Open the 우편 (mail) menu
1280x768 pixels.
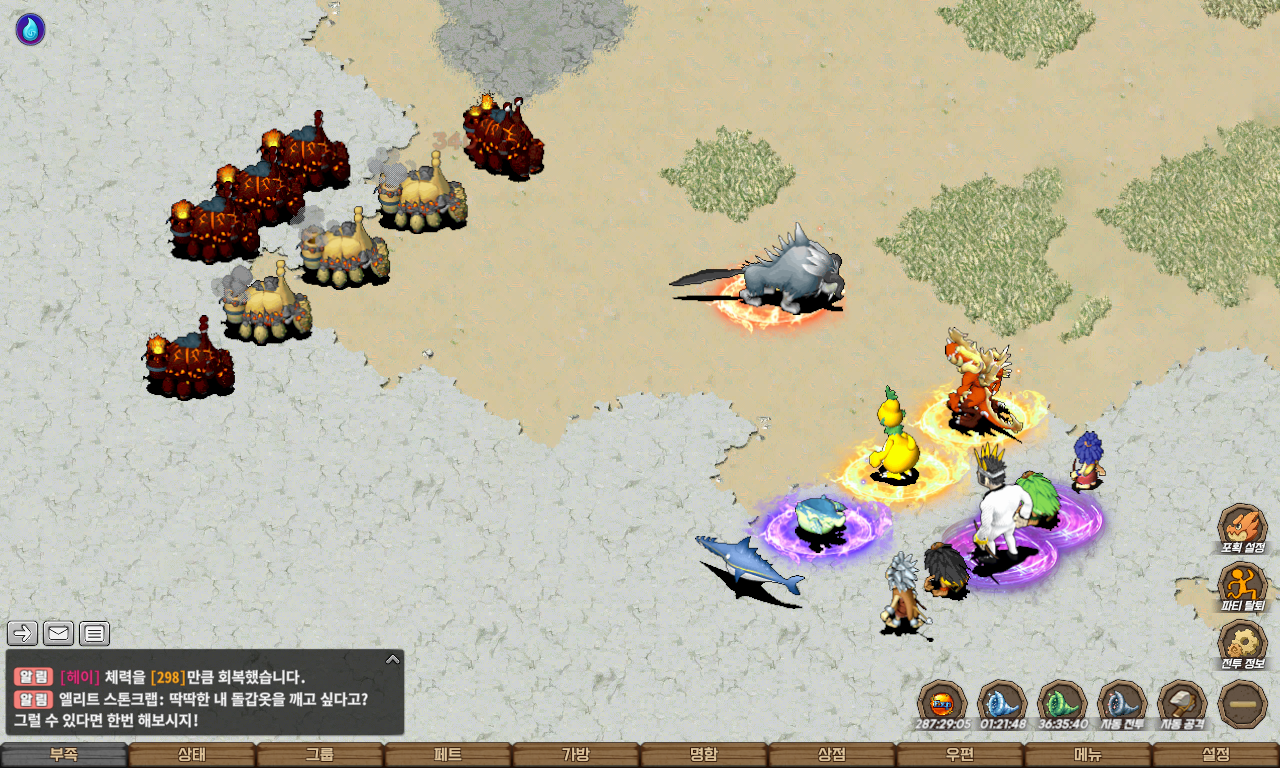[960, 755]
